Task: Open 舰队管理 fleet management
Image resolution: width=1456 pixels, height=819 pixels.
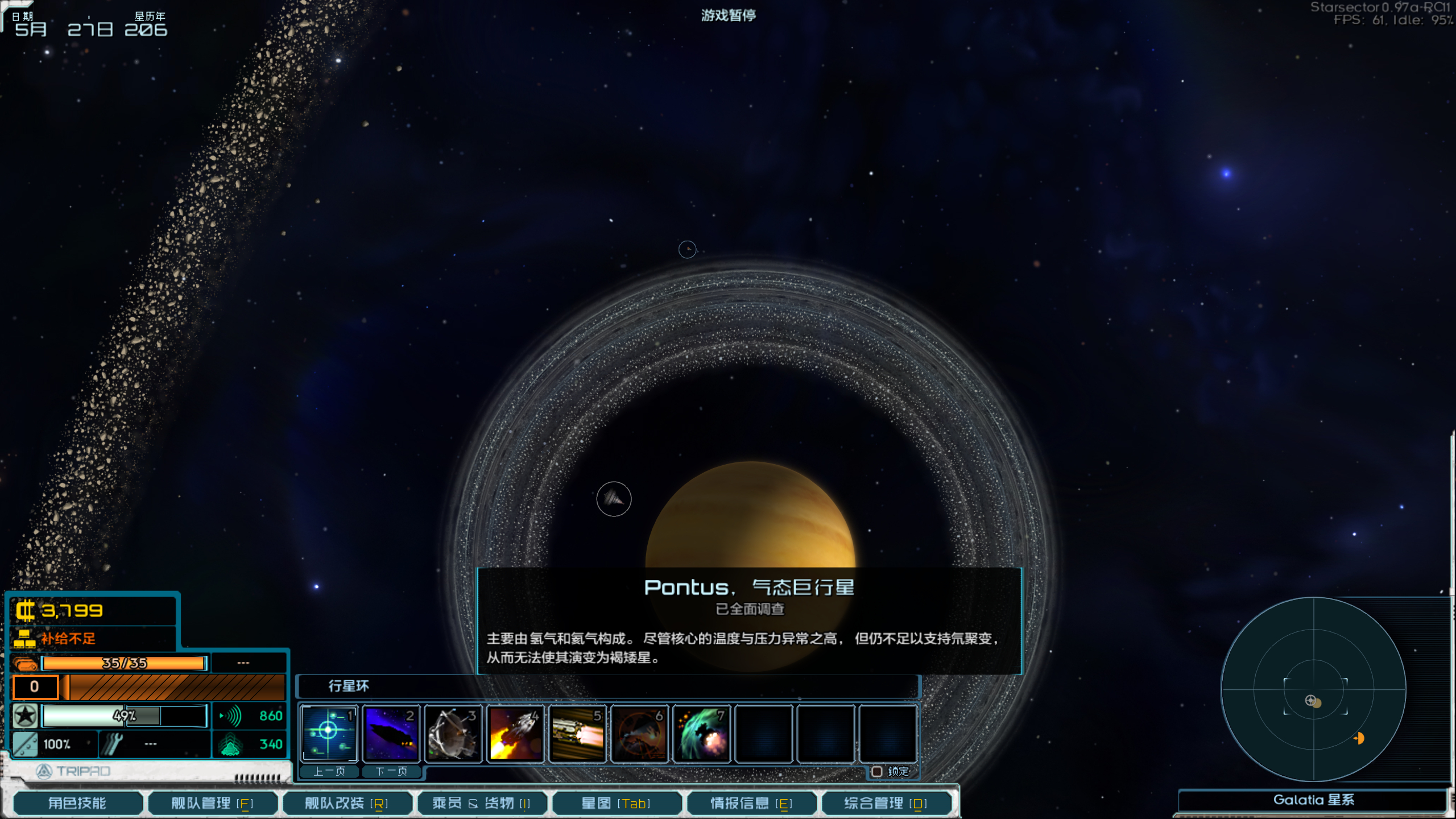Action: pyautogui.click(x=212, y=803)
